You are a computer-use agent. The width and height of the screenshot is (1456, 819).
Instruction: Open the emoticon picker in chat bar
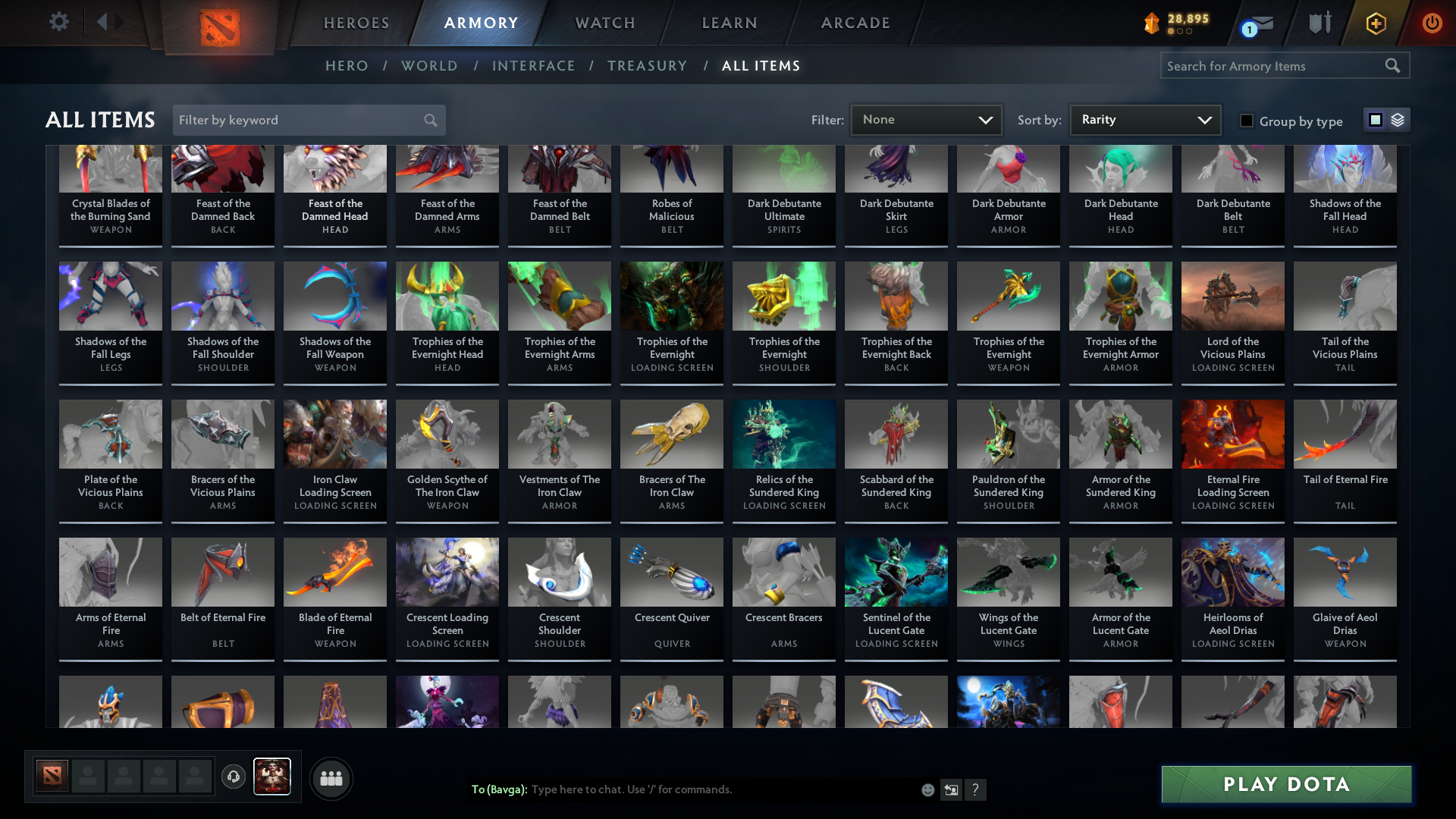coord(927,789)
